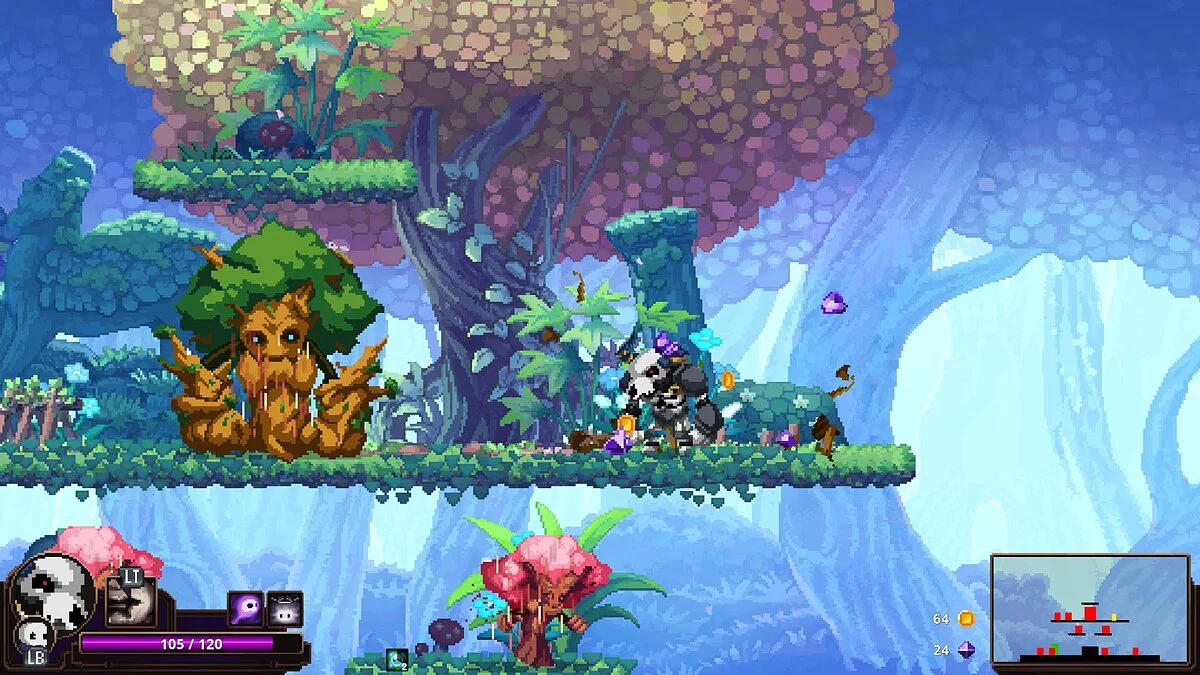Image resolution: width=1200 pixels, height=675 pixels.
Task: Click the purple dark quartz gem icon
Action: (x=966, y=650)
